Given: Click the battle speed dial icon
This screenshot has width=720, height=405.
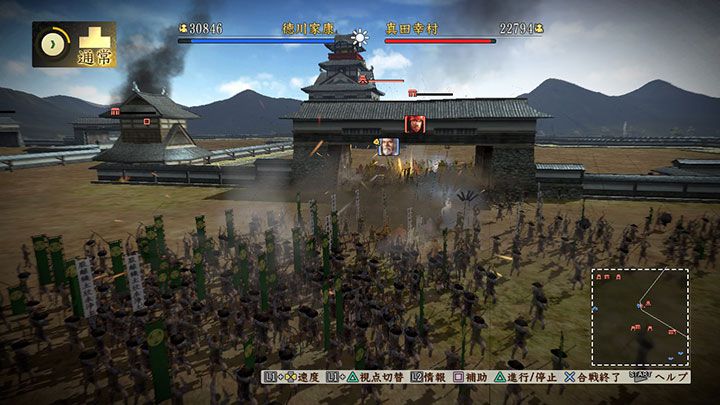Looking at the screenshot, I should (x=54, y=45).
